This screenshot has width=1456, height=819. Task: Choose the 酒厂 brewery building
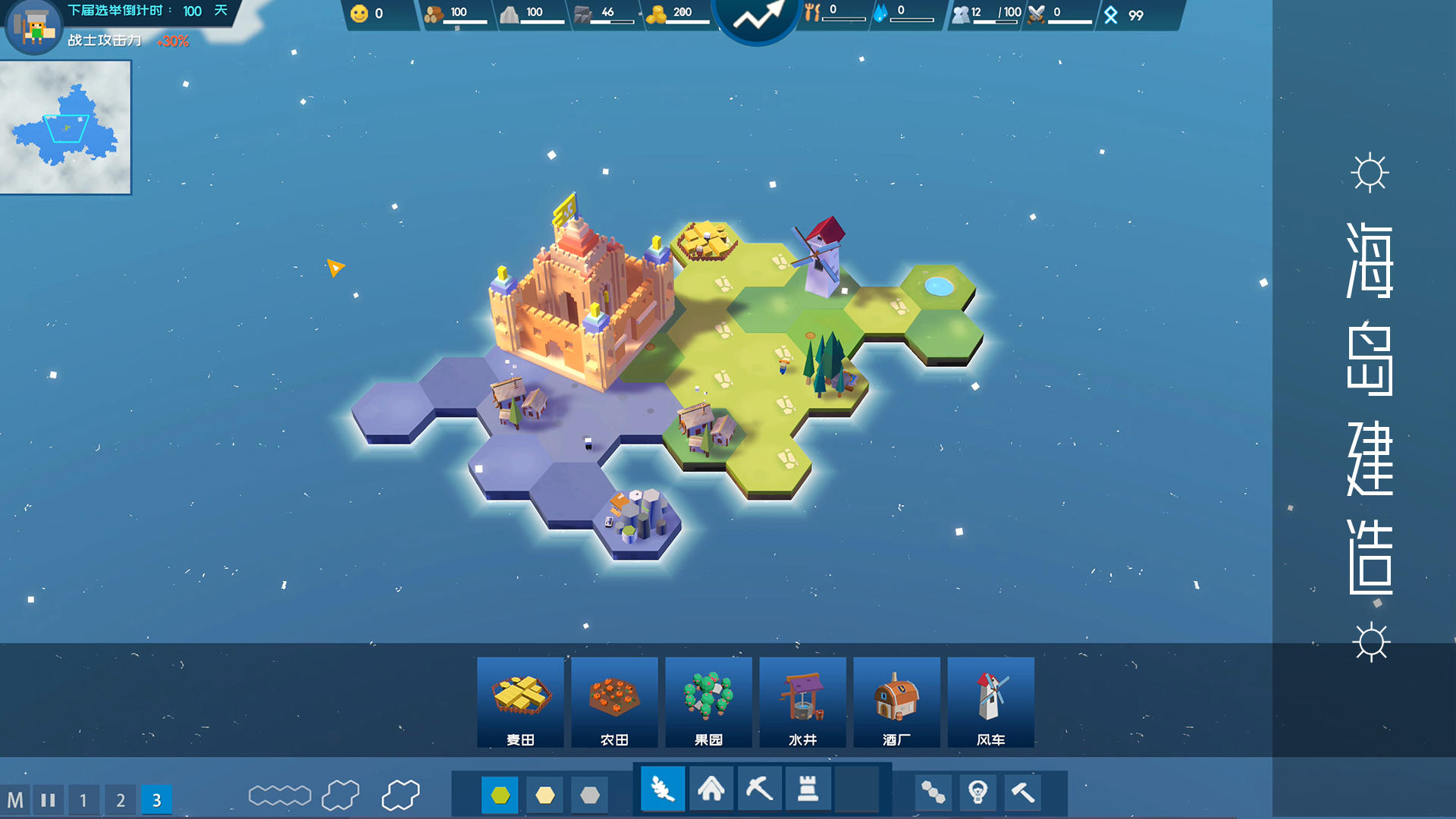click(x=896, y=702)
